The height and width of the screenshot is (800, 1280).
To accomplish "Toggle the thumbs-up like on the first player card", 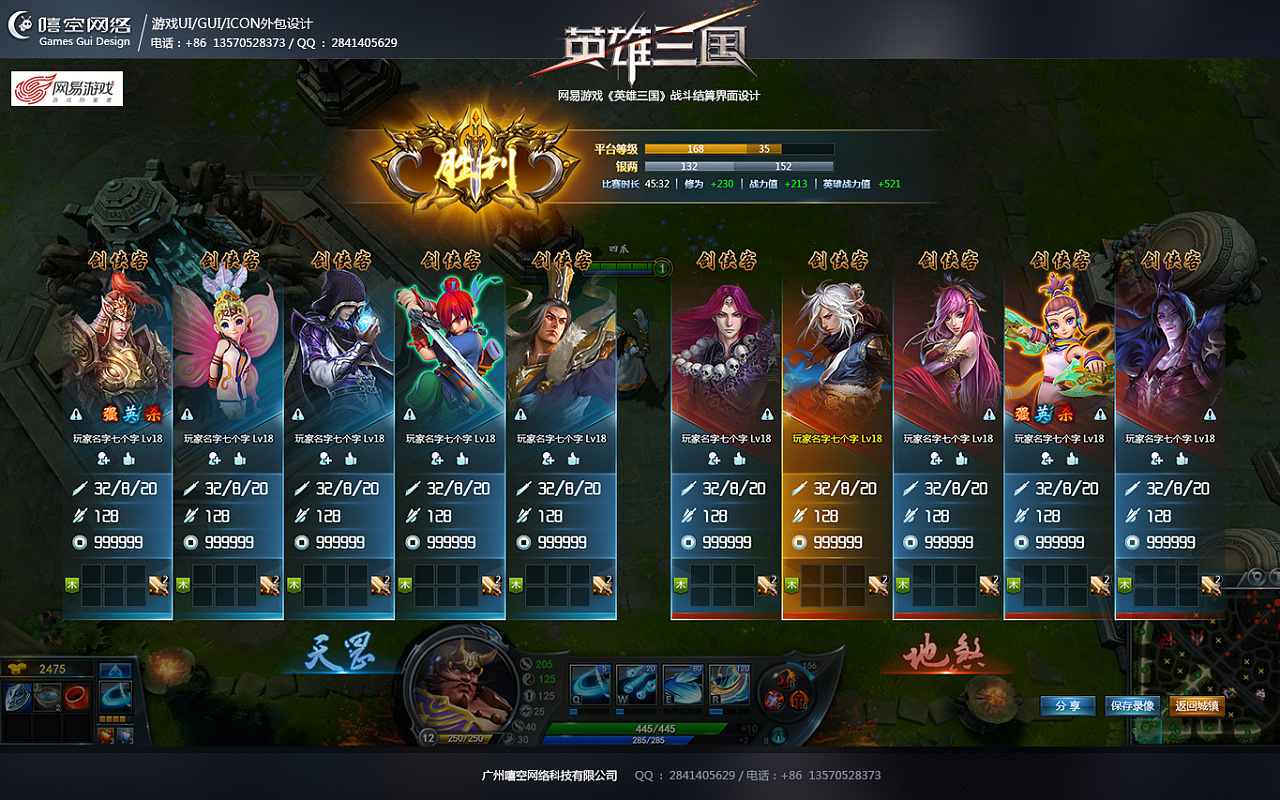I will (x=129, y=458).
